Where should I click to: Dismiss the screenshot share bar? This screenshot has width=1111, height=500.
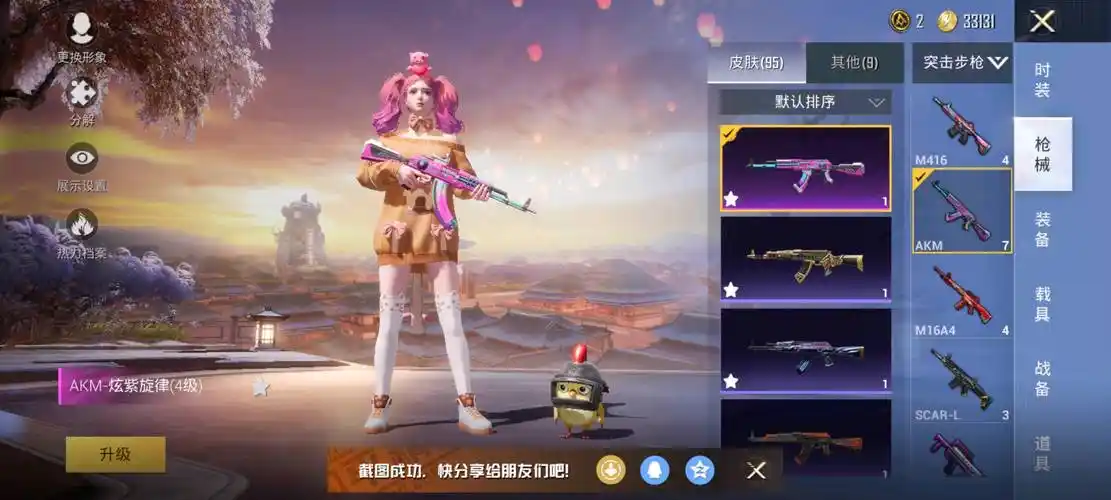coord(757,470)
